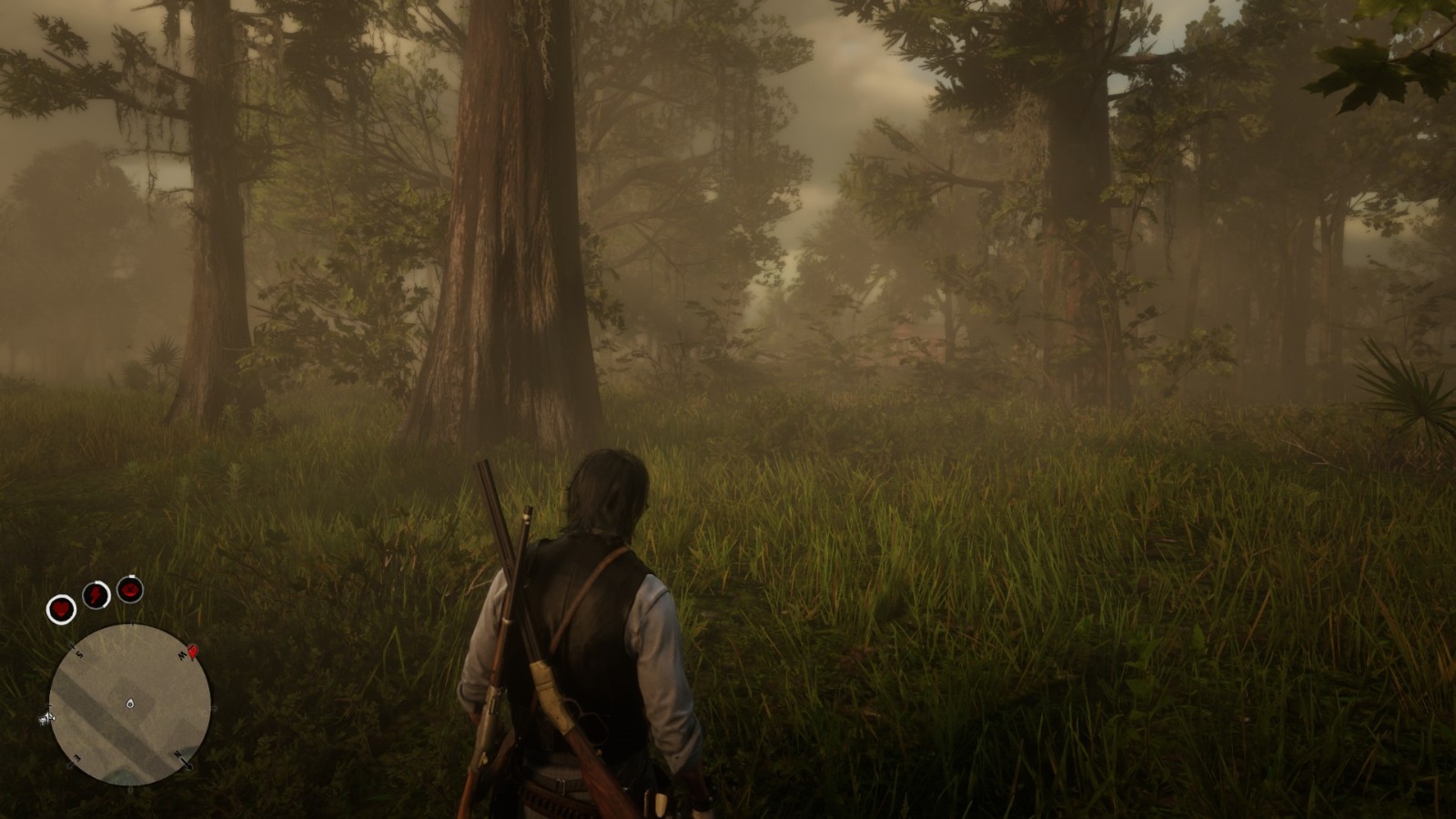The image size is (1456, 819).
Task: Locate the white horse icon on the minimap edge
Action: 45,719
